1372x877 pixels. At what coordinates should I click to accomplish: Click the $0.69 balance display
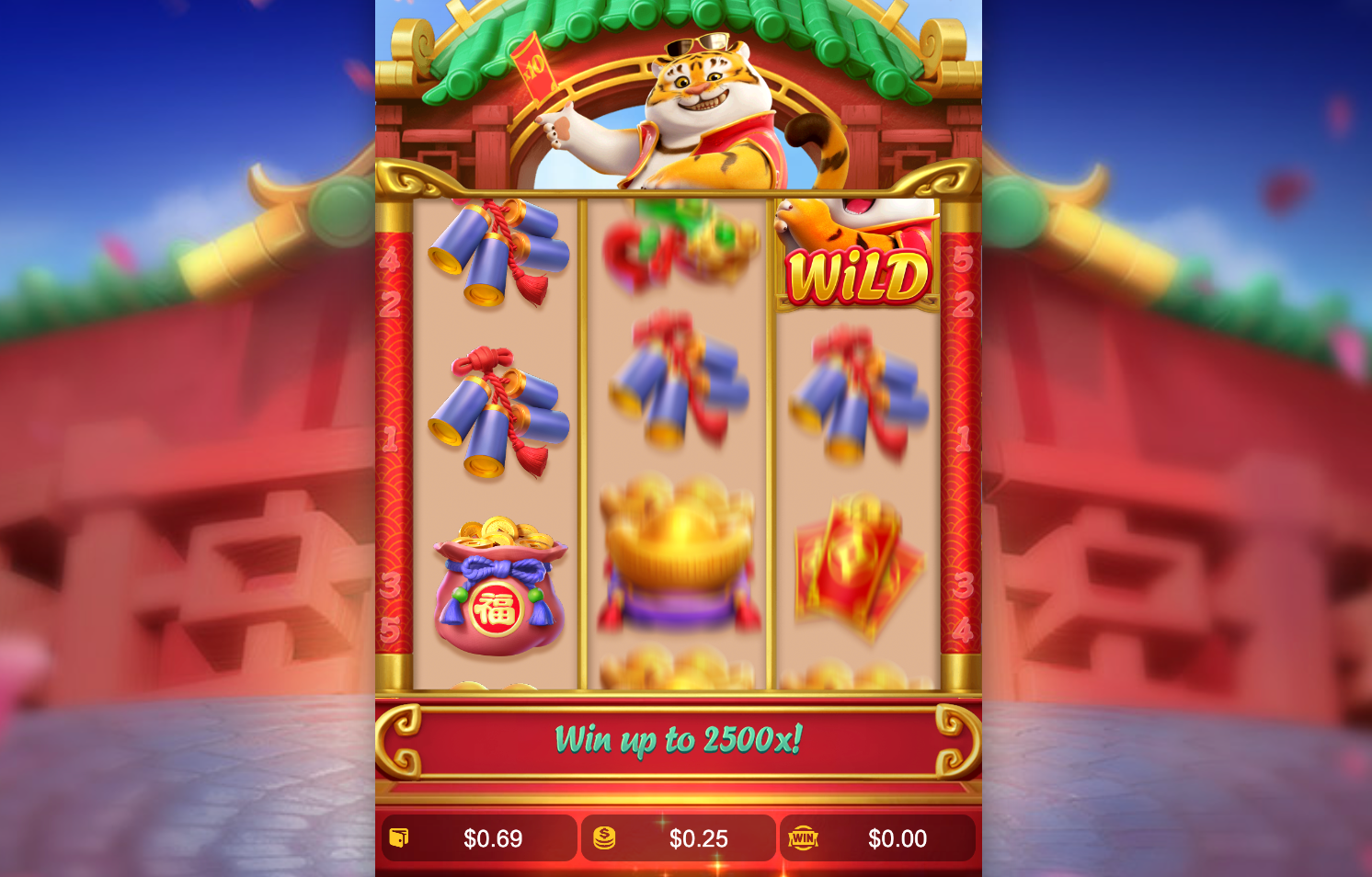(493, 838)
